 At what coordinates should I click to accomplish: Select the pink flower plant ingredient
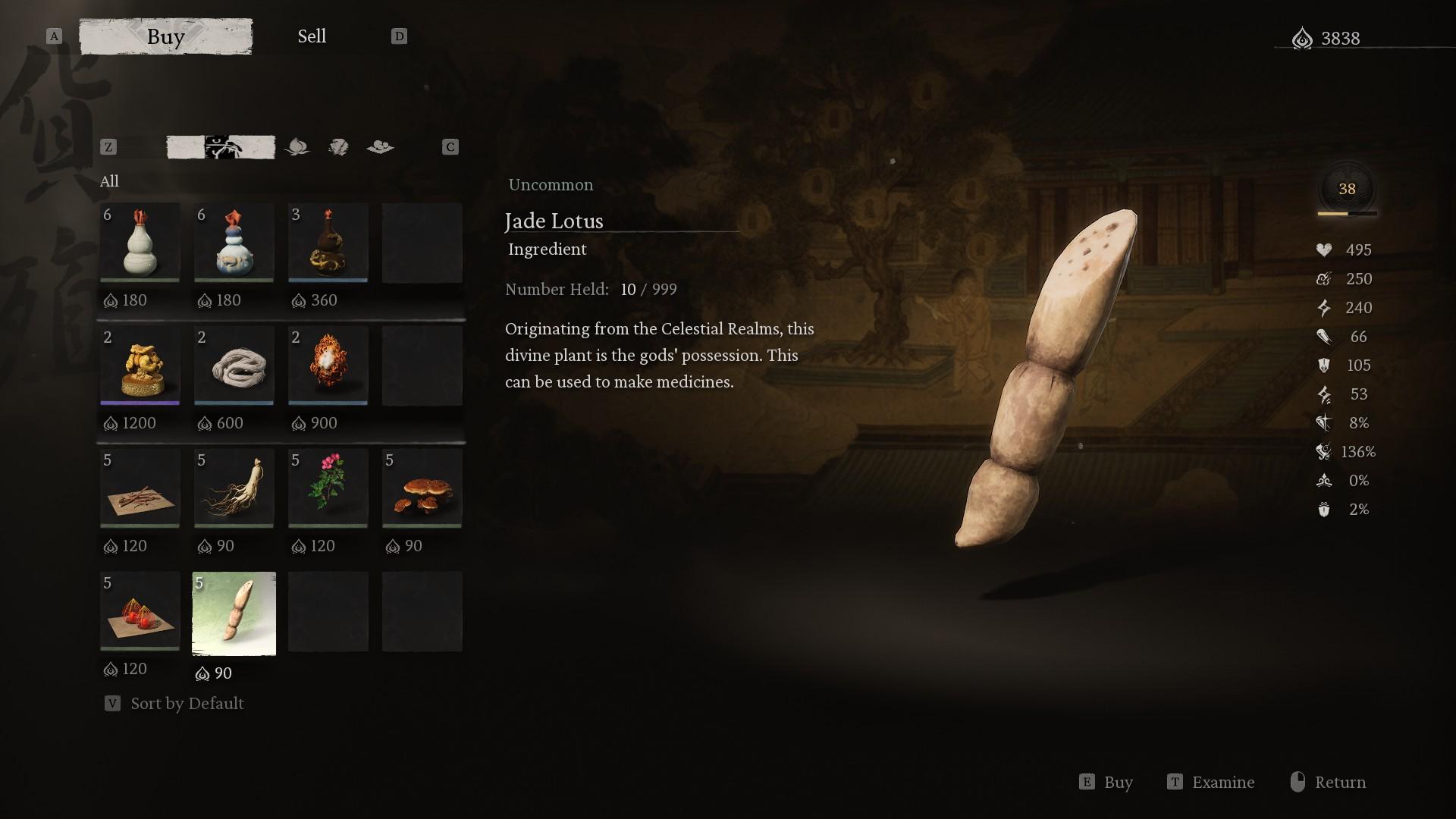pos(328,488)
